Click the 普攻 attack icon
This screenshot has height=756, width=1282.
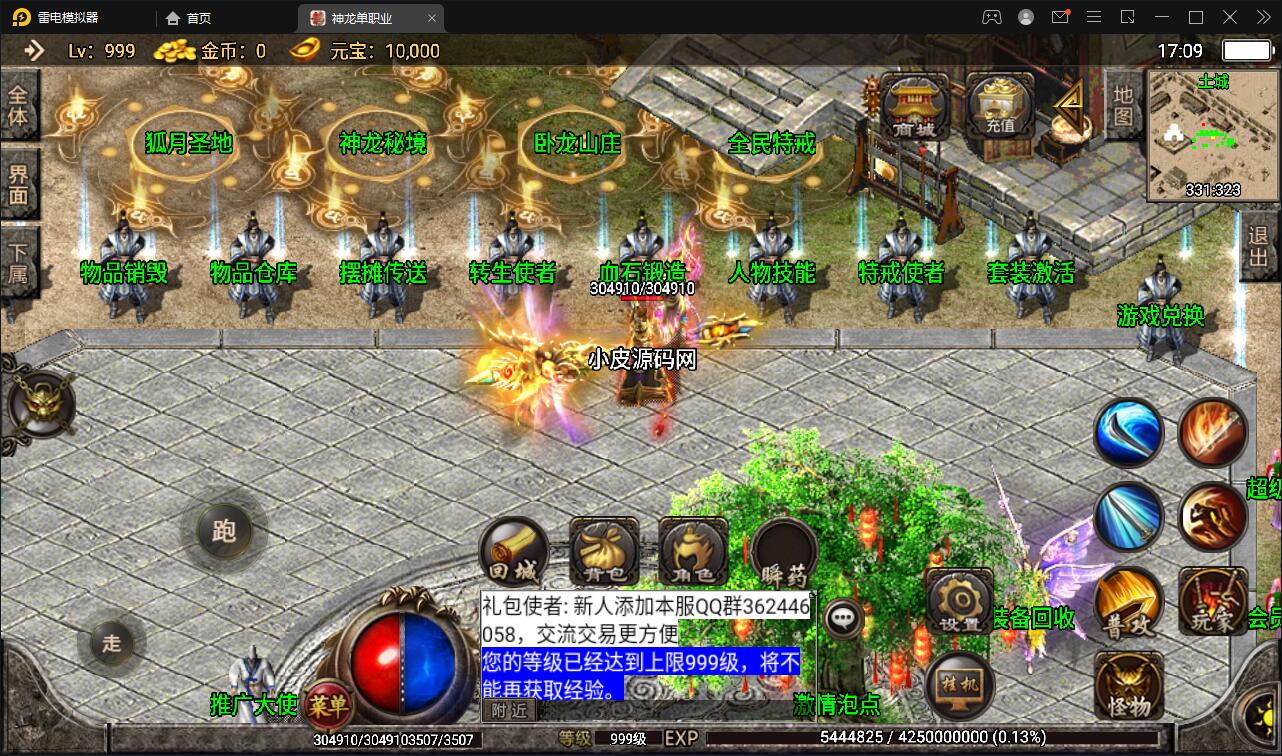1128,608
